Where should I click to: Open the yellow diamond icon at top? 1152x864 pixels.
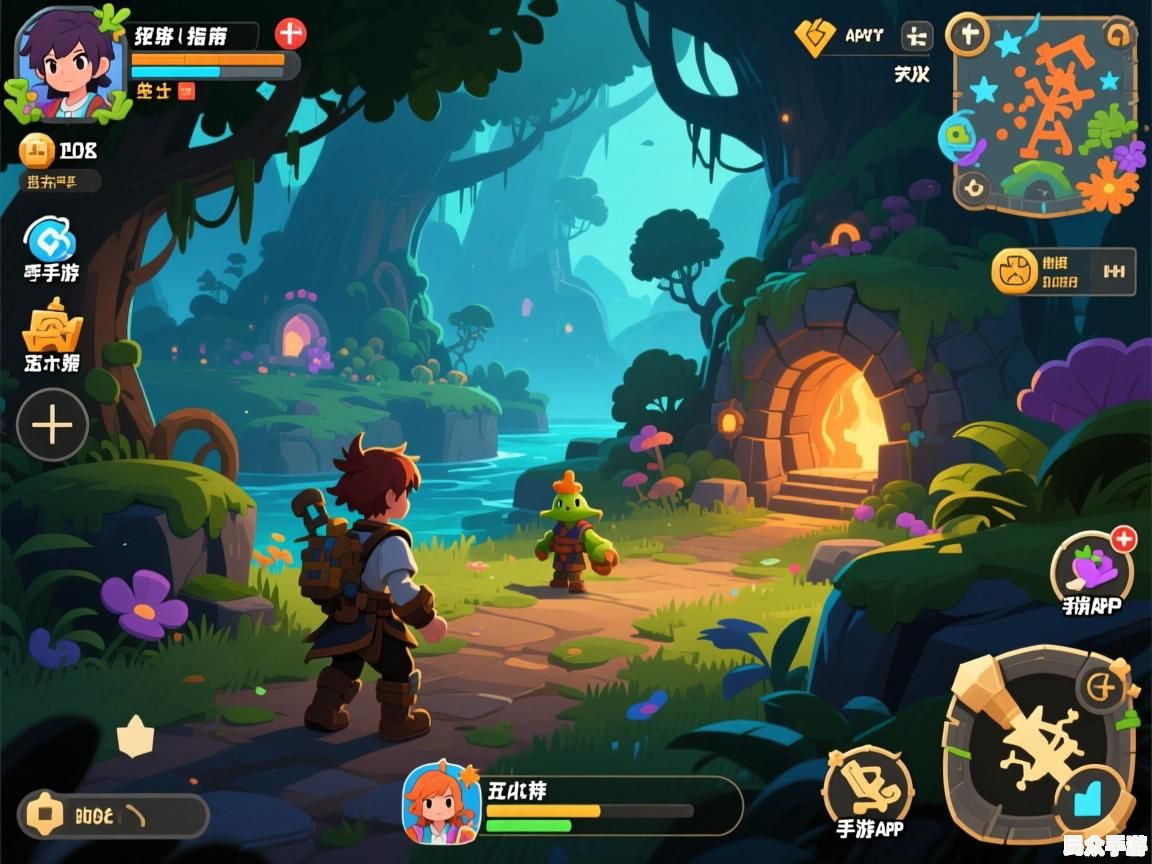(x=814, y=37)
